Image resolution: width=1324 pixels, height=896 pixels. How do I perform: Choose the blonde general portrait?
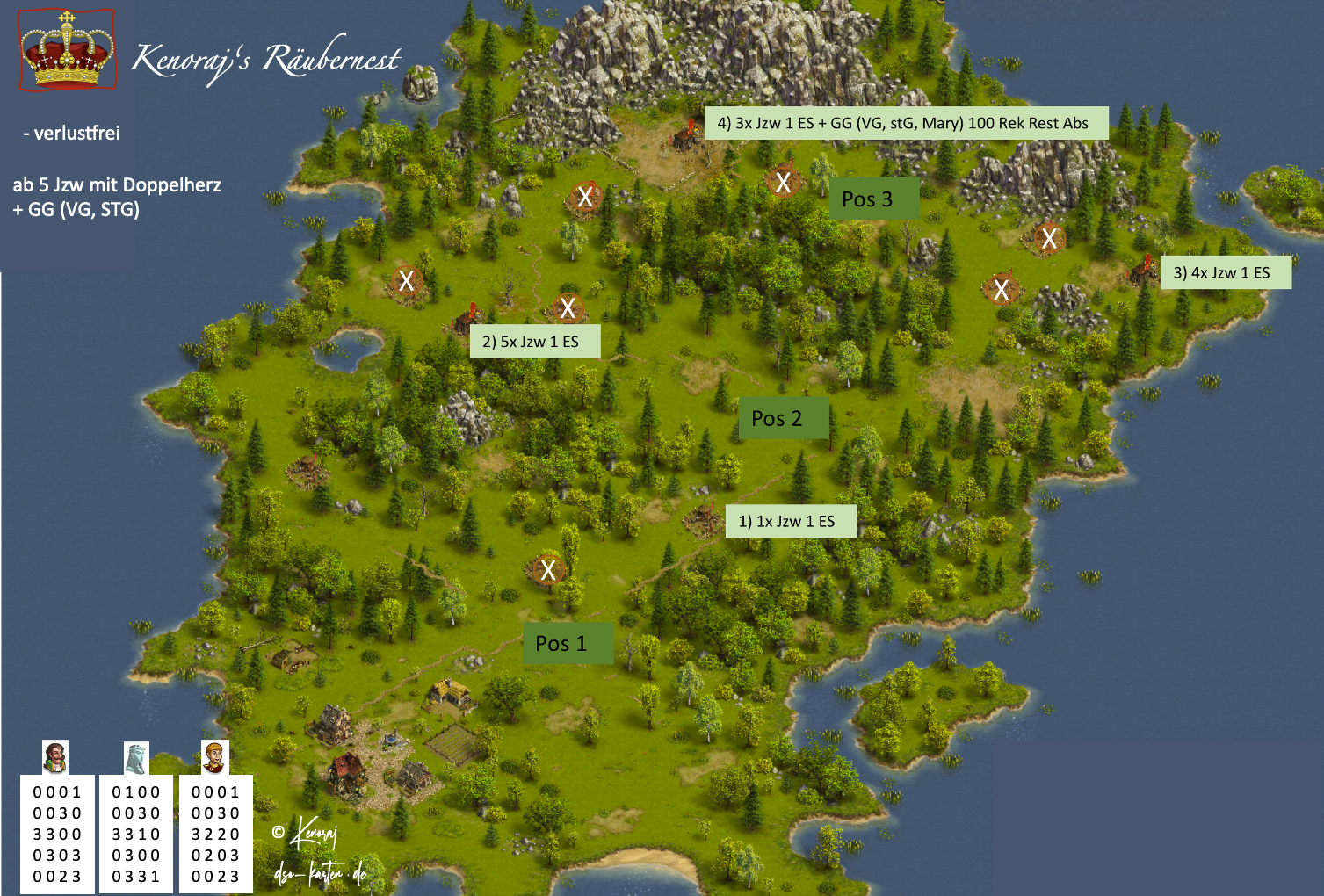214,757
